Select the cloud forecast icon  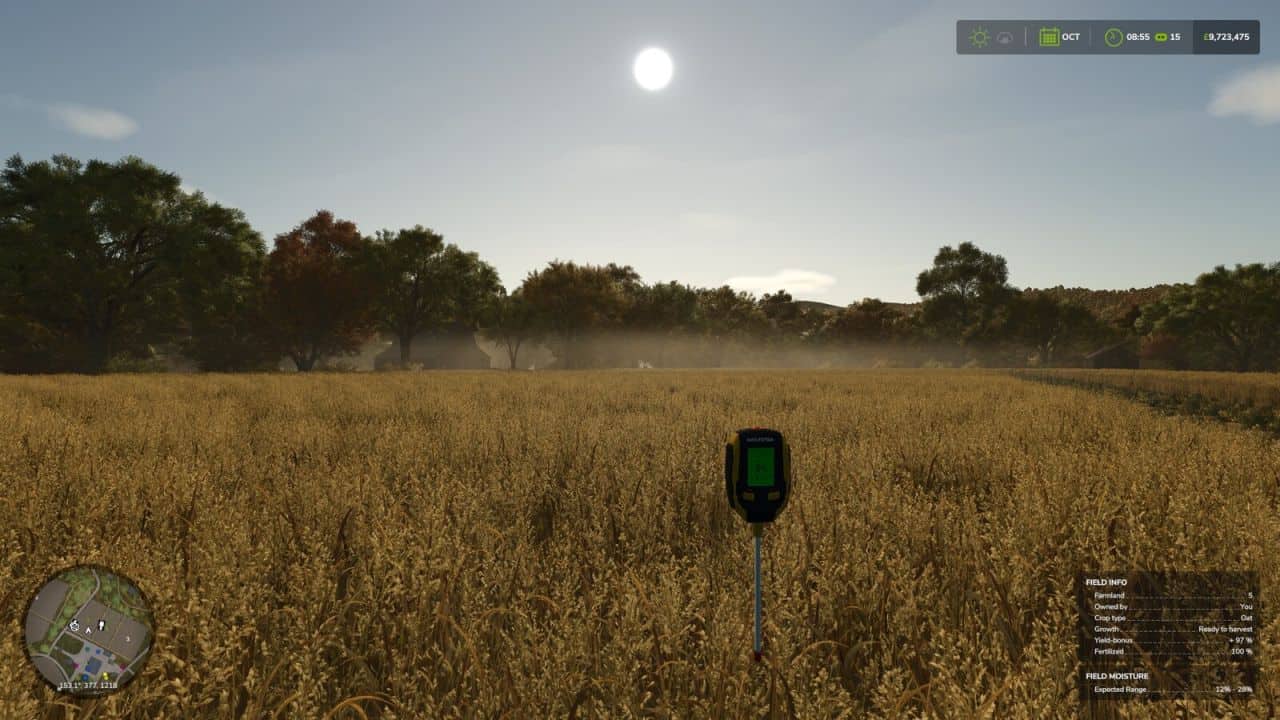(1003, 36)
